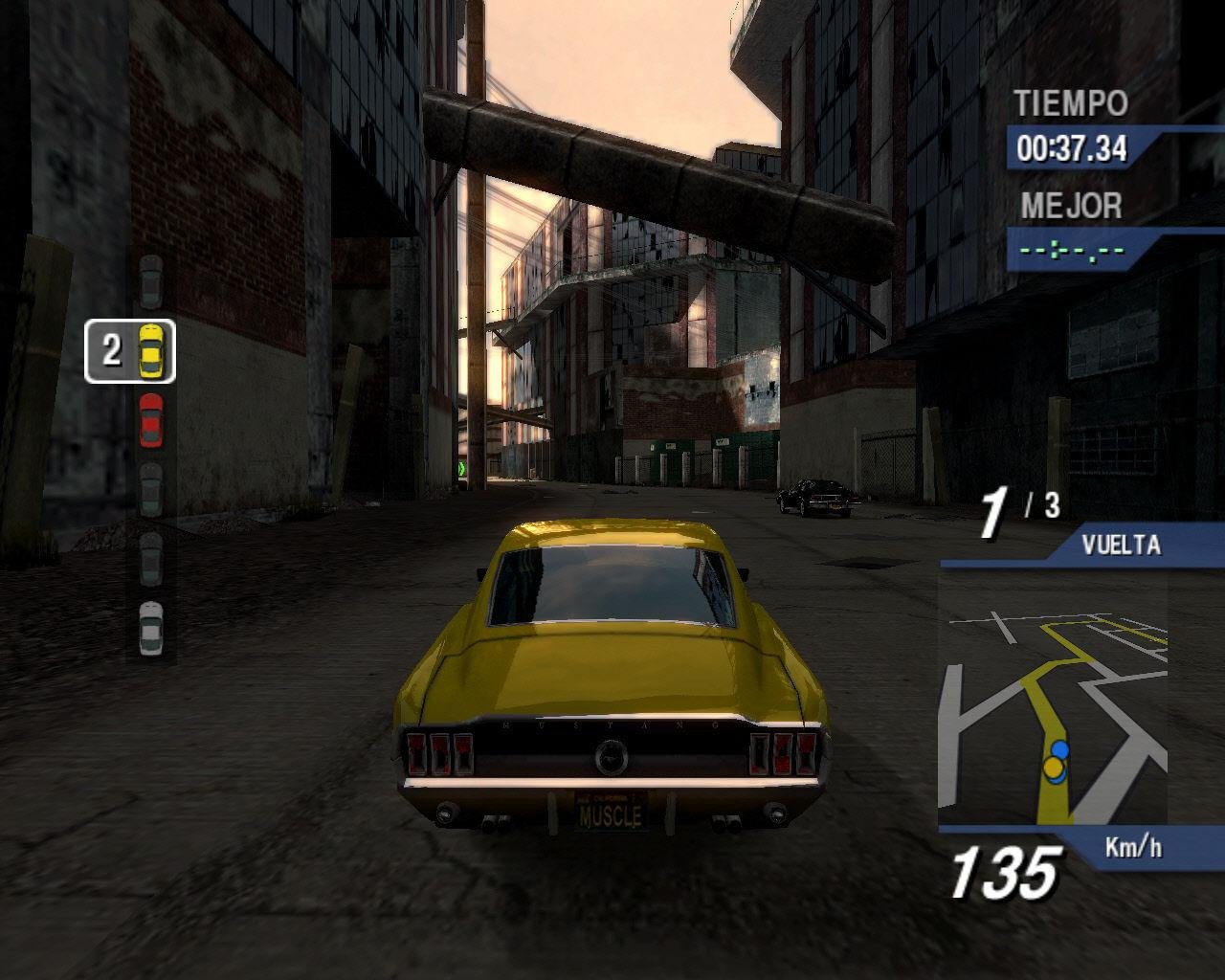Select the player position marker dot on minimap
The image size is (1225, 980).
(1055, 768)
